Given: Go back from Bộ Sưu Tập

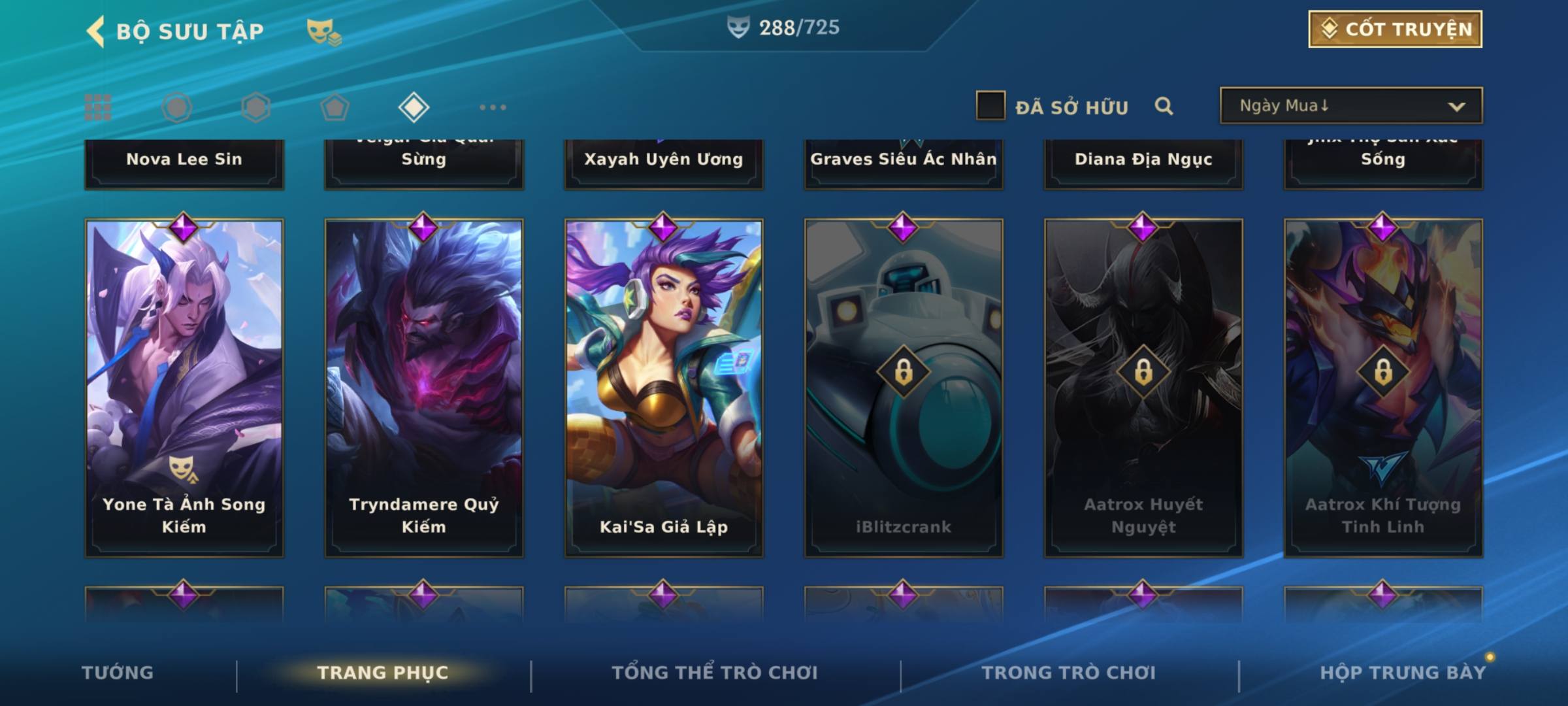Looking at the screenshot, I should 96,31.
